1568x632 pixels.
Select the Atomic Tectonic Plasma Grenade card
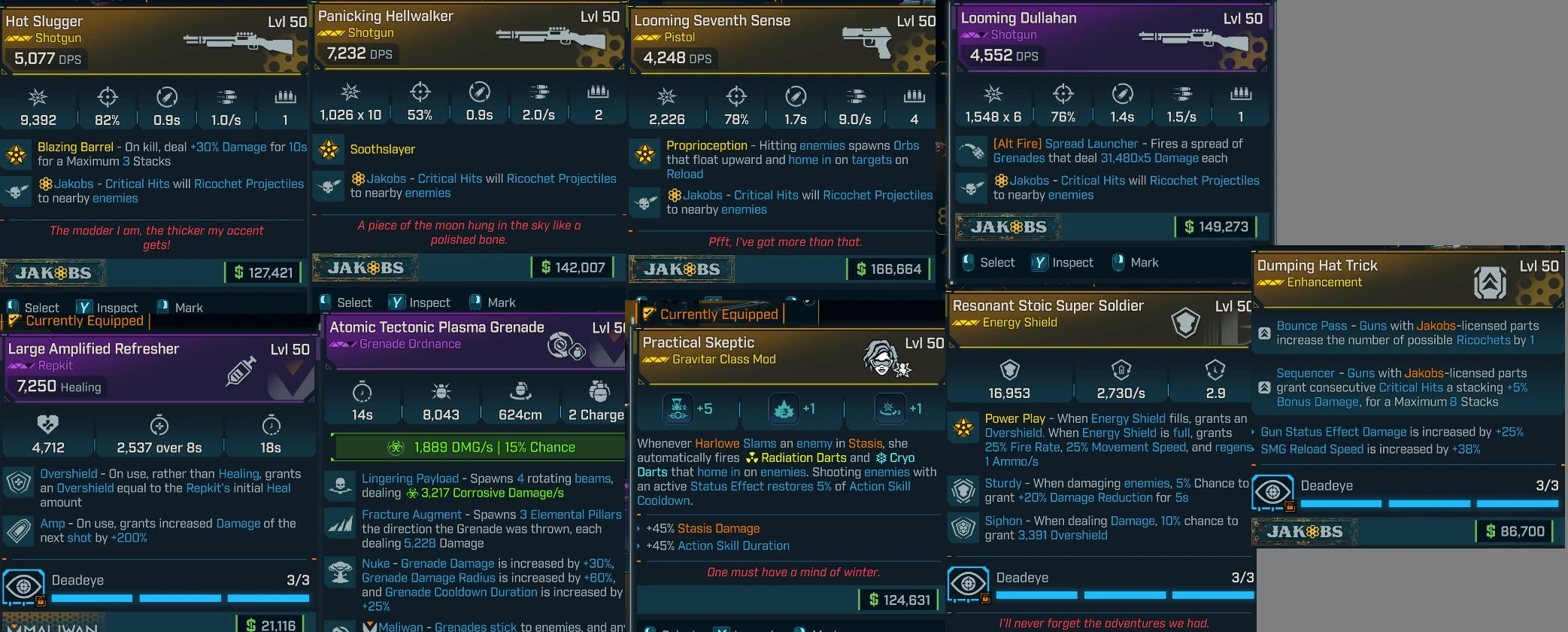[475, 342]
